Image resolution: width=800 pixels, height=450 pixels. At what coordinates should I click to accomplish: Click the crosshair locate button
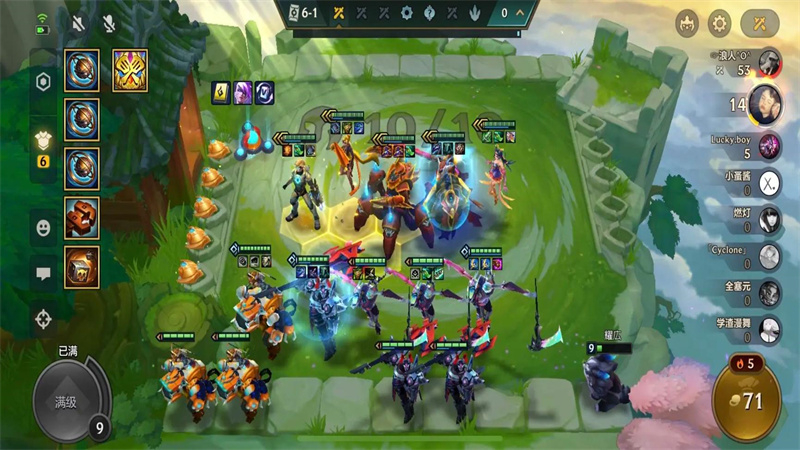43,320
